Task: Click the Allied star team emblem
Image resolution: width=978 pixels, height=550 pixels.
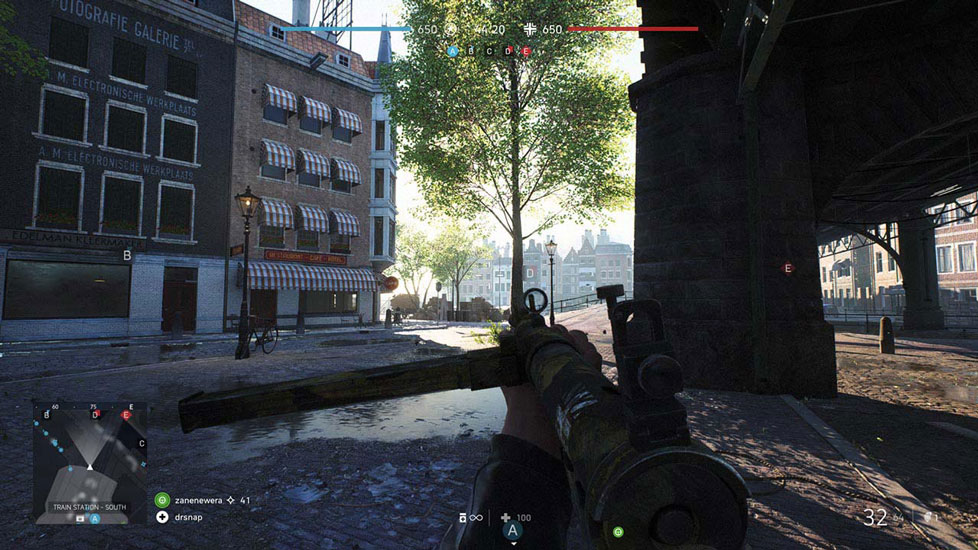Action: tap(451, 30)
